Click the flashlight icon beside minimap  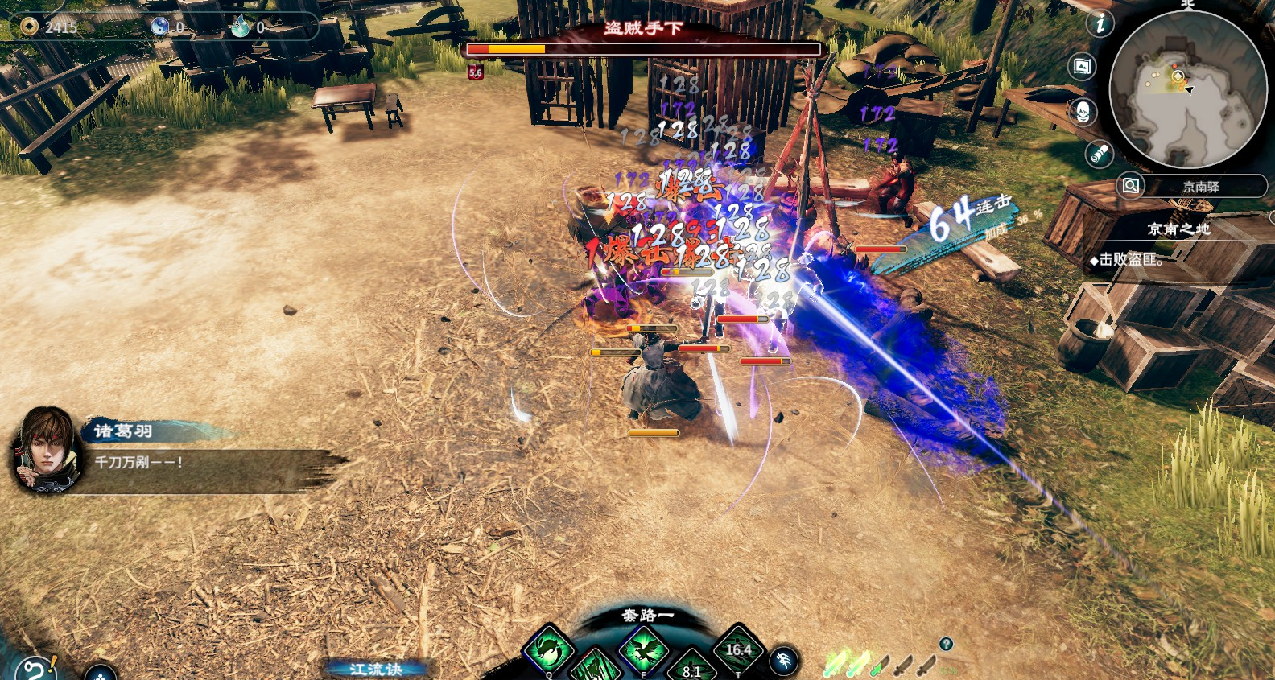pyautogui.click(x=1098, y=154)
